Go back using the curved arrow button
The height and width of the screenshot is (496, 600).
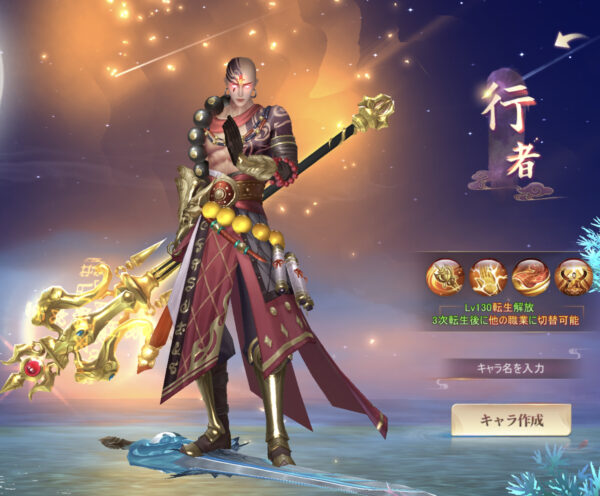pyautogui.click(x=571, y=41)
